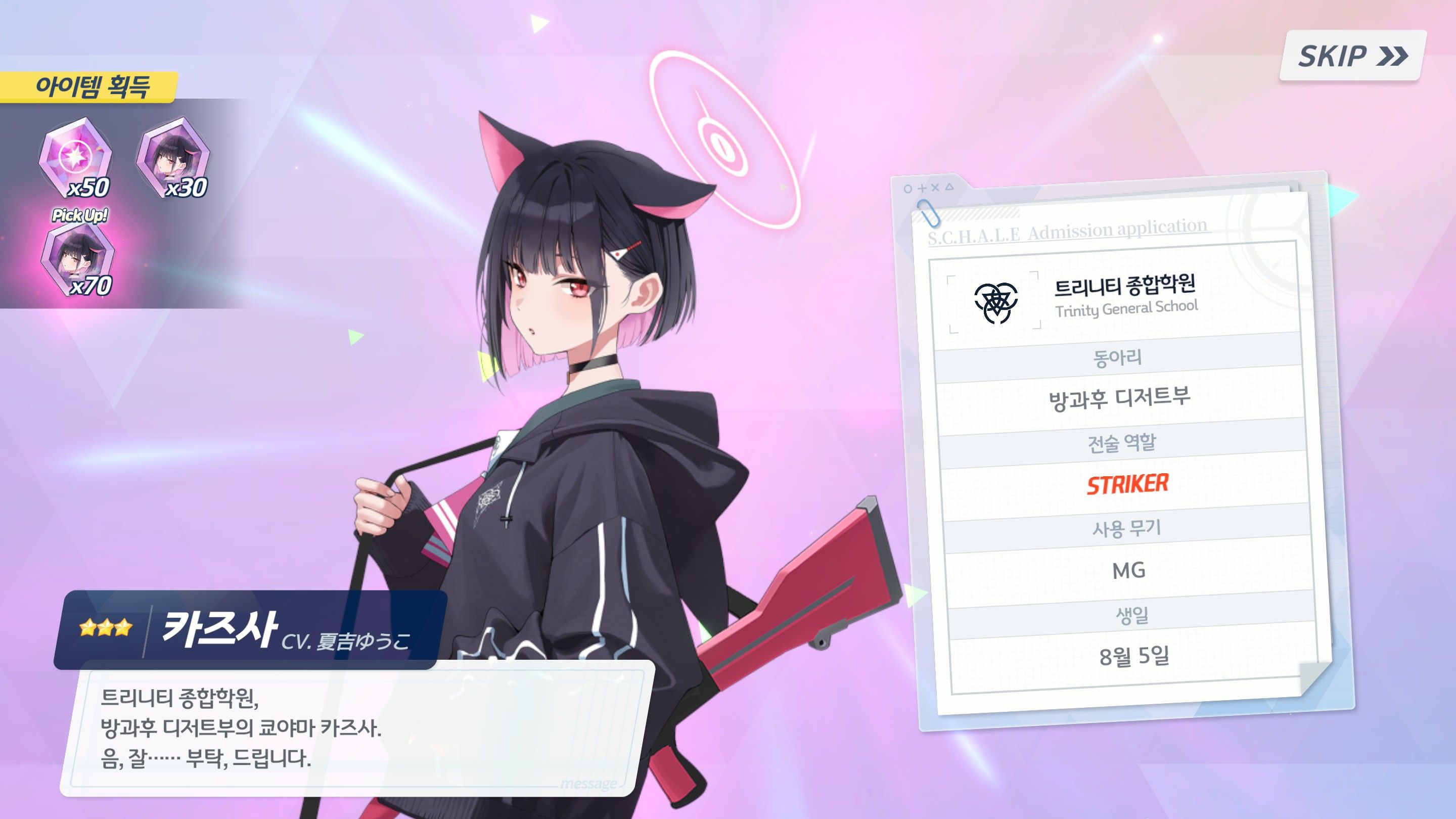Tap the triangle symbol on the card corner
1456x819 pixels.
[950, 188]
